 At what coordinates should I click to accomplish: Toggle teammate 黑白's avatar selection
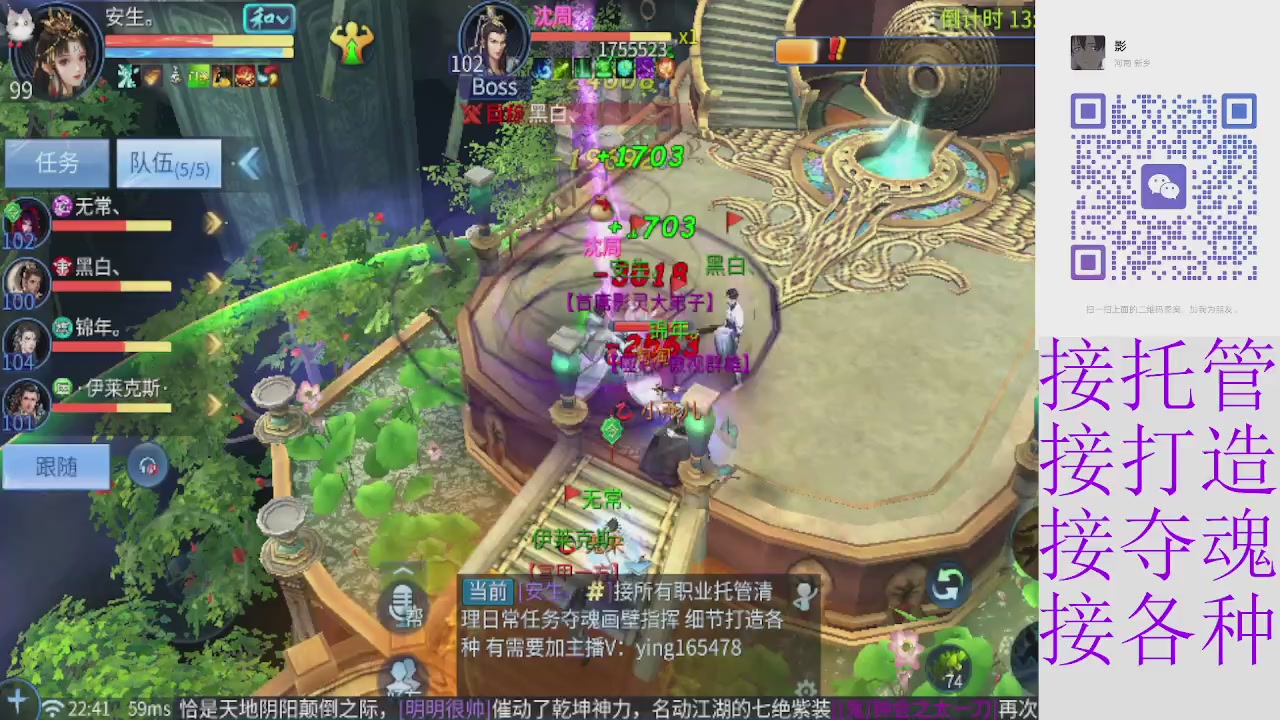(x=27, y=280)
